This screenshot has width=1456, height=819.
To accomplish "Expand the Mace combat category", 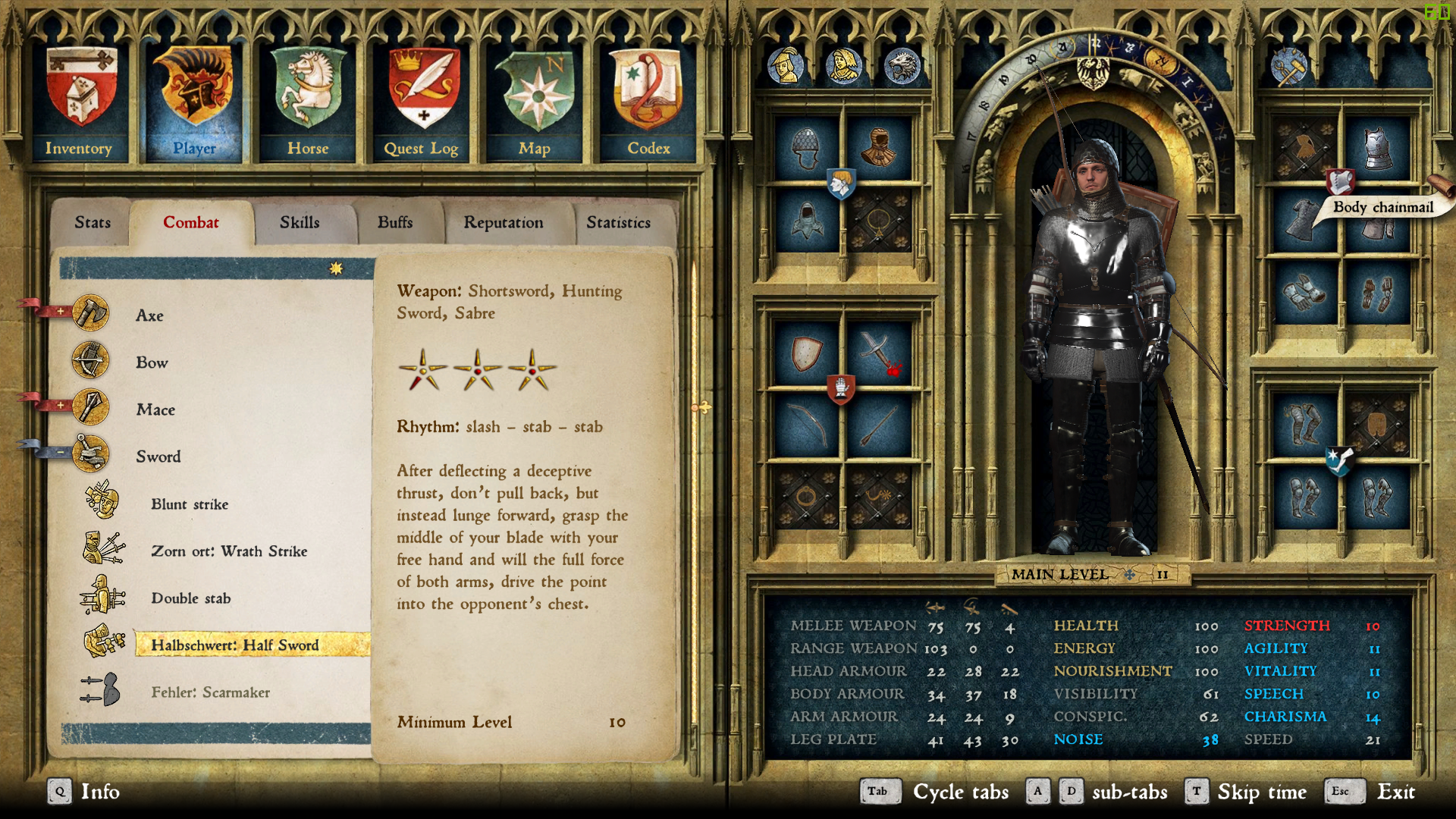I will coord(61,406).
